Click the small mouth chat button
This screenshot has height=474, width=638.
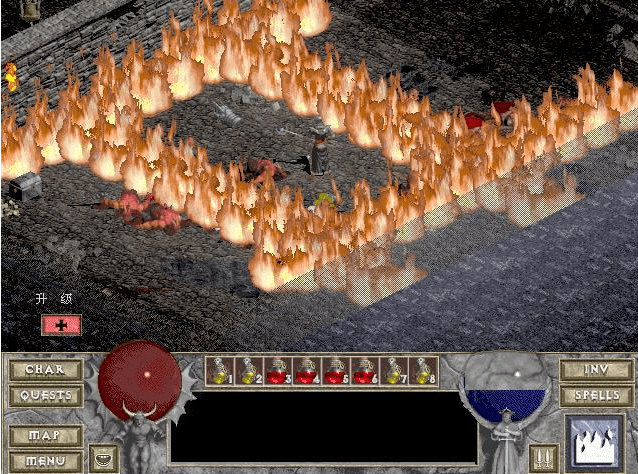tap(102, 459)
